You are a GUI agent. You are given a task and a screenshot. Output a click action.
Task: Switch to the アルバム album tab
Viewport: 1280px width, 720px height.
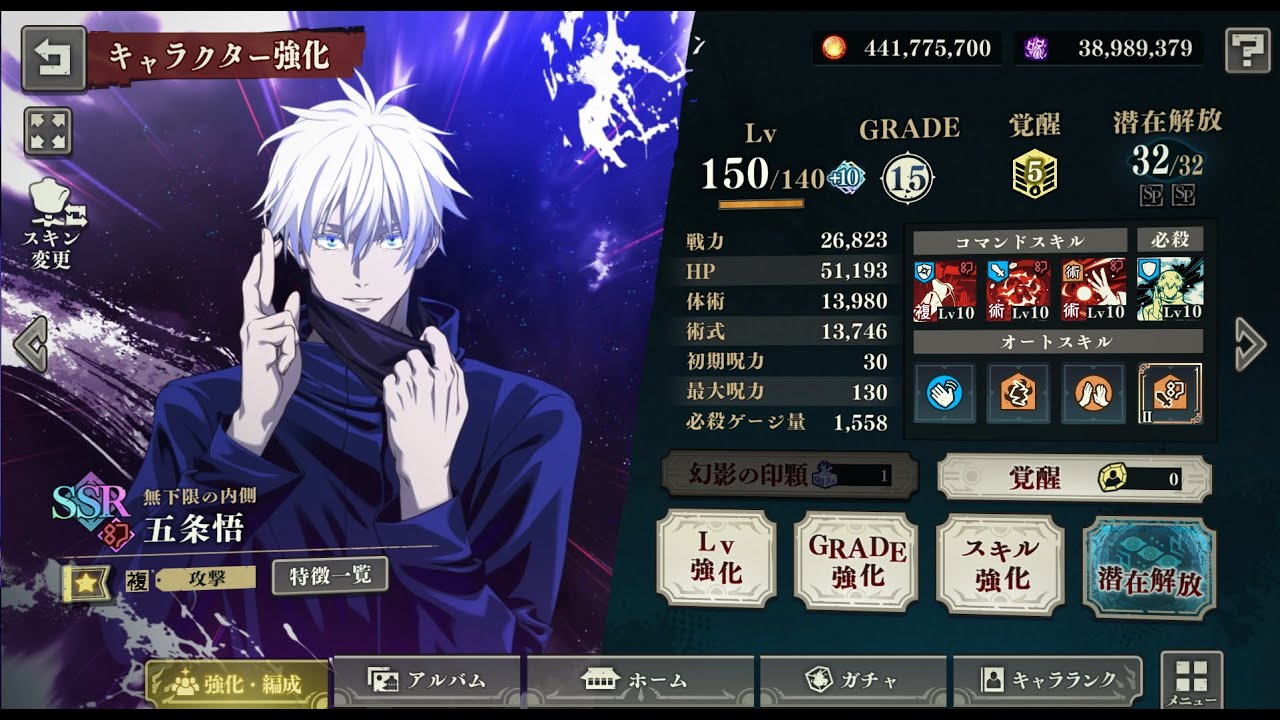coord(427,681)
